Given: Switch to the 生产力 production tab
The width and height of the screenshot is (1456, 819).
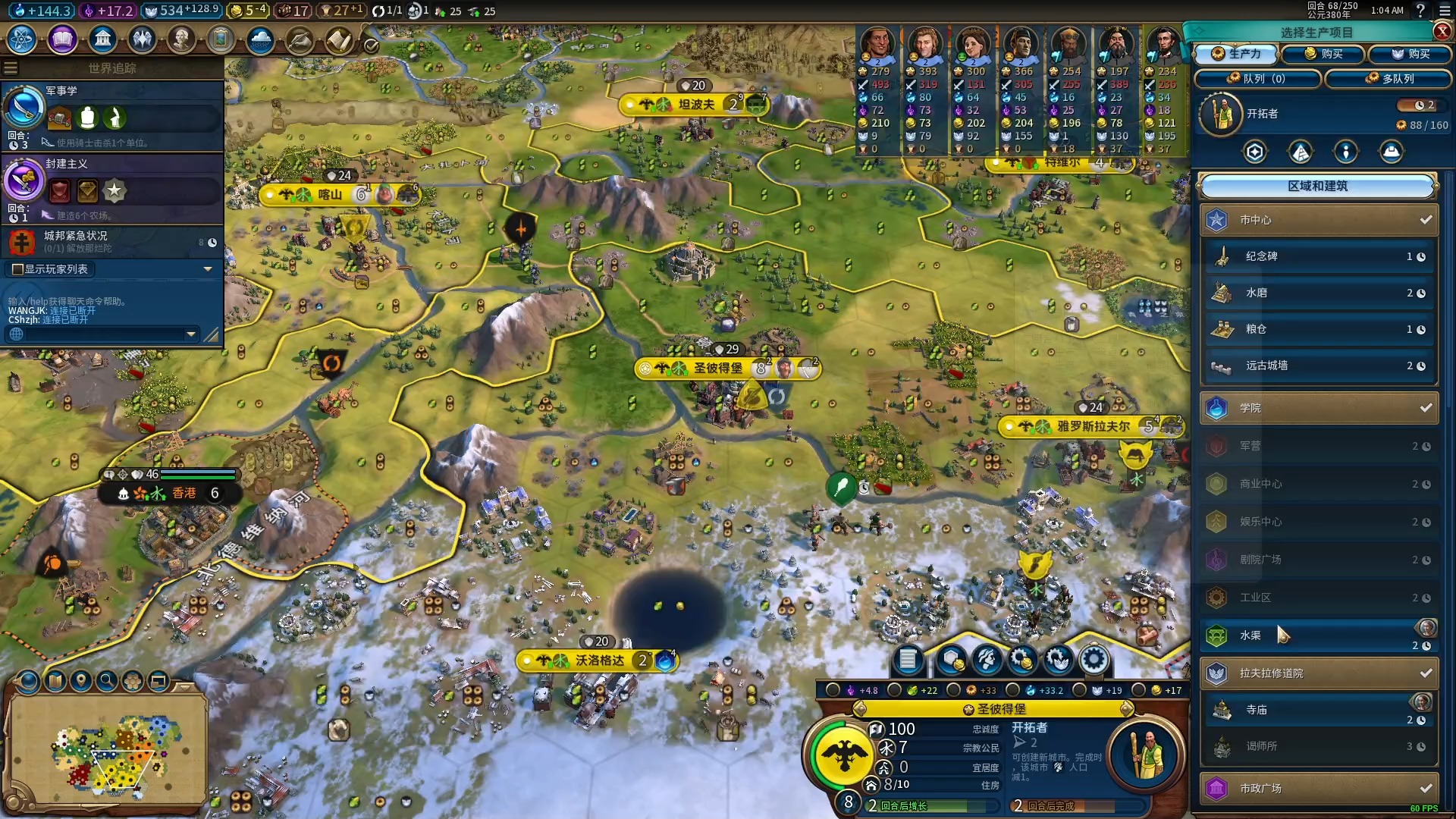Looking at the screenshot, I should pos(1236,54).
